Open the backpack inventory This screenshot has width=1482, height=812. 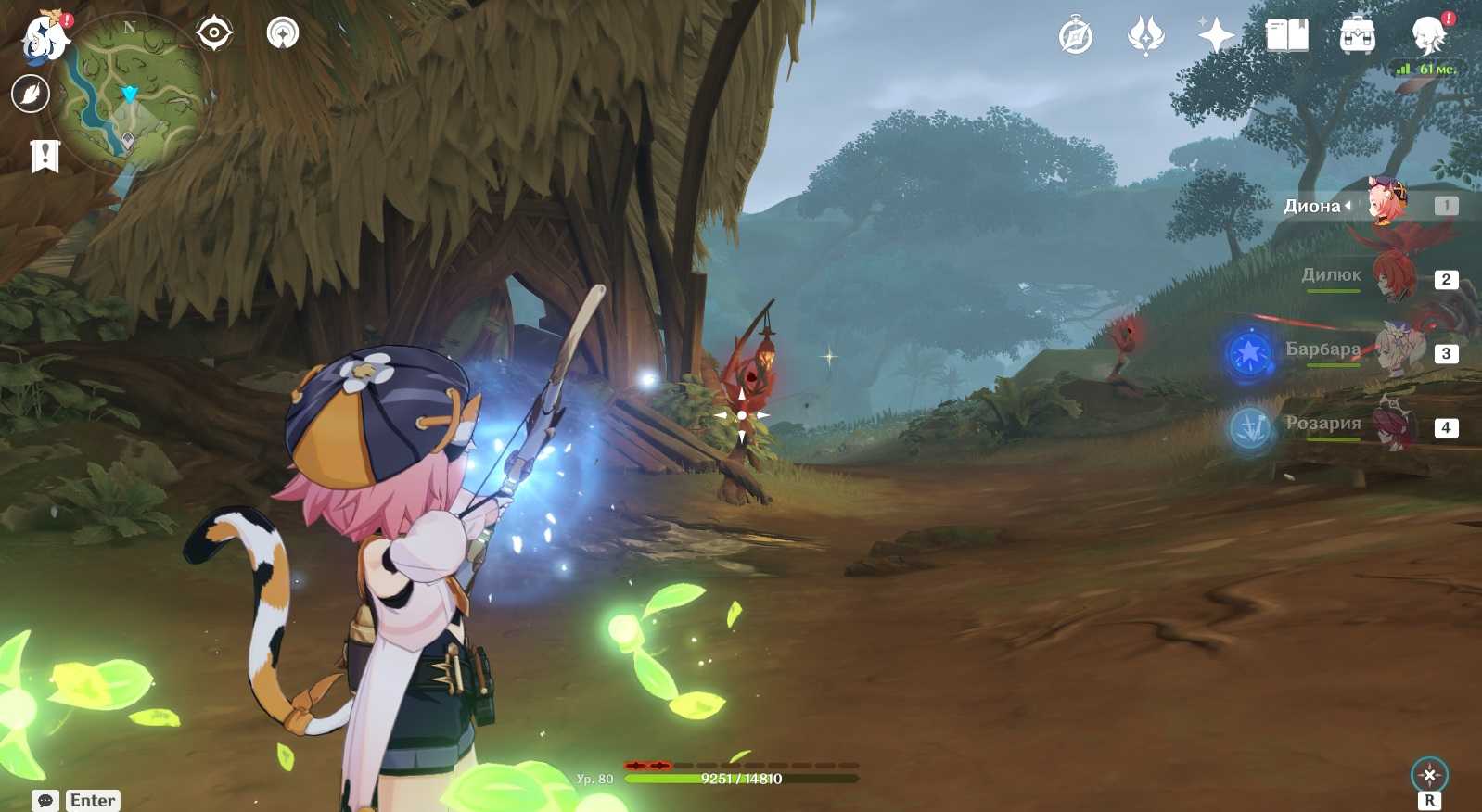tap(1357, 36)
